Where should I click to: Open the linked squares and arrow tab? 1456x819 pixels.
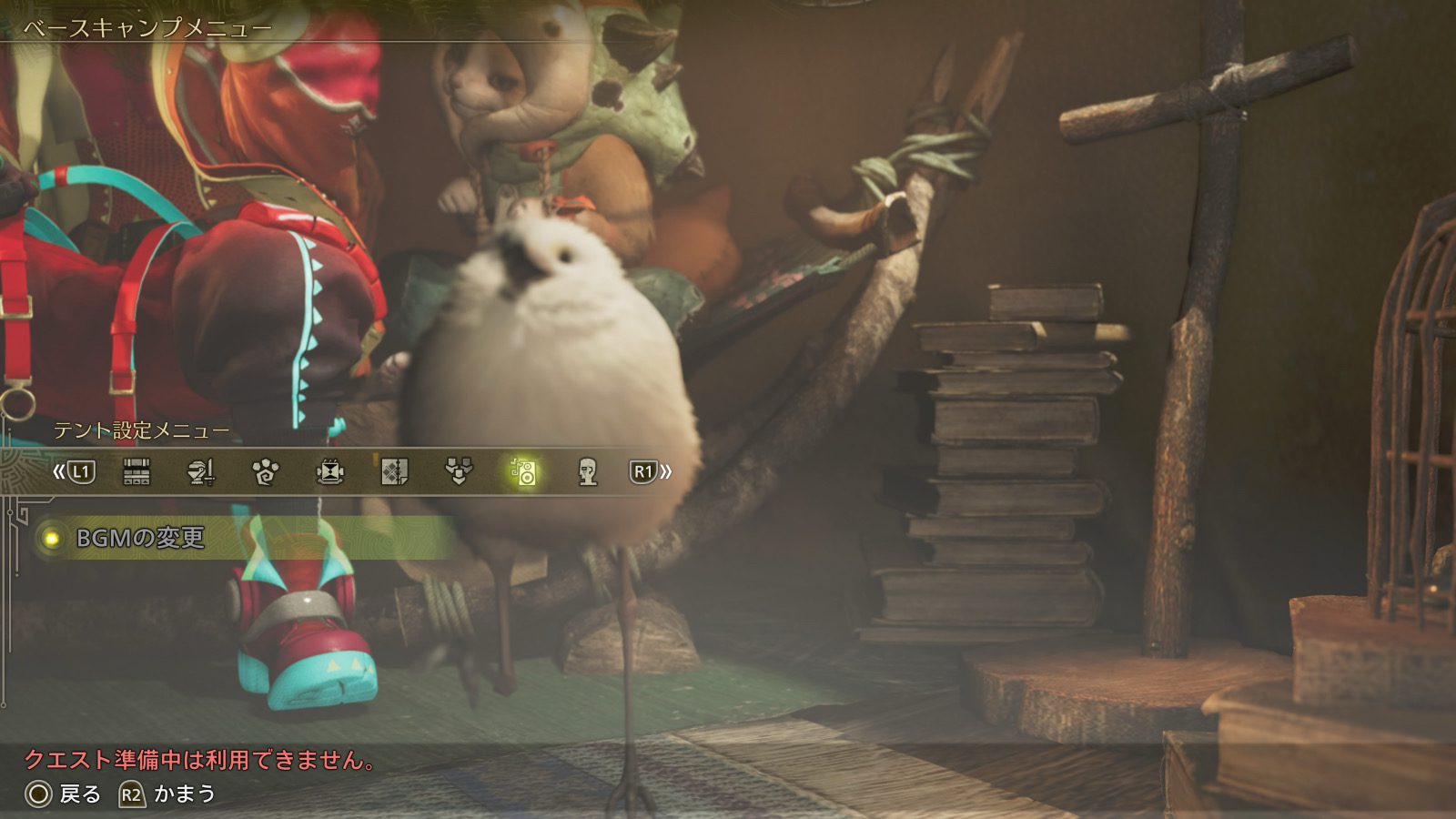(459, 471)
